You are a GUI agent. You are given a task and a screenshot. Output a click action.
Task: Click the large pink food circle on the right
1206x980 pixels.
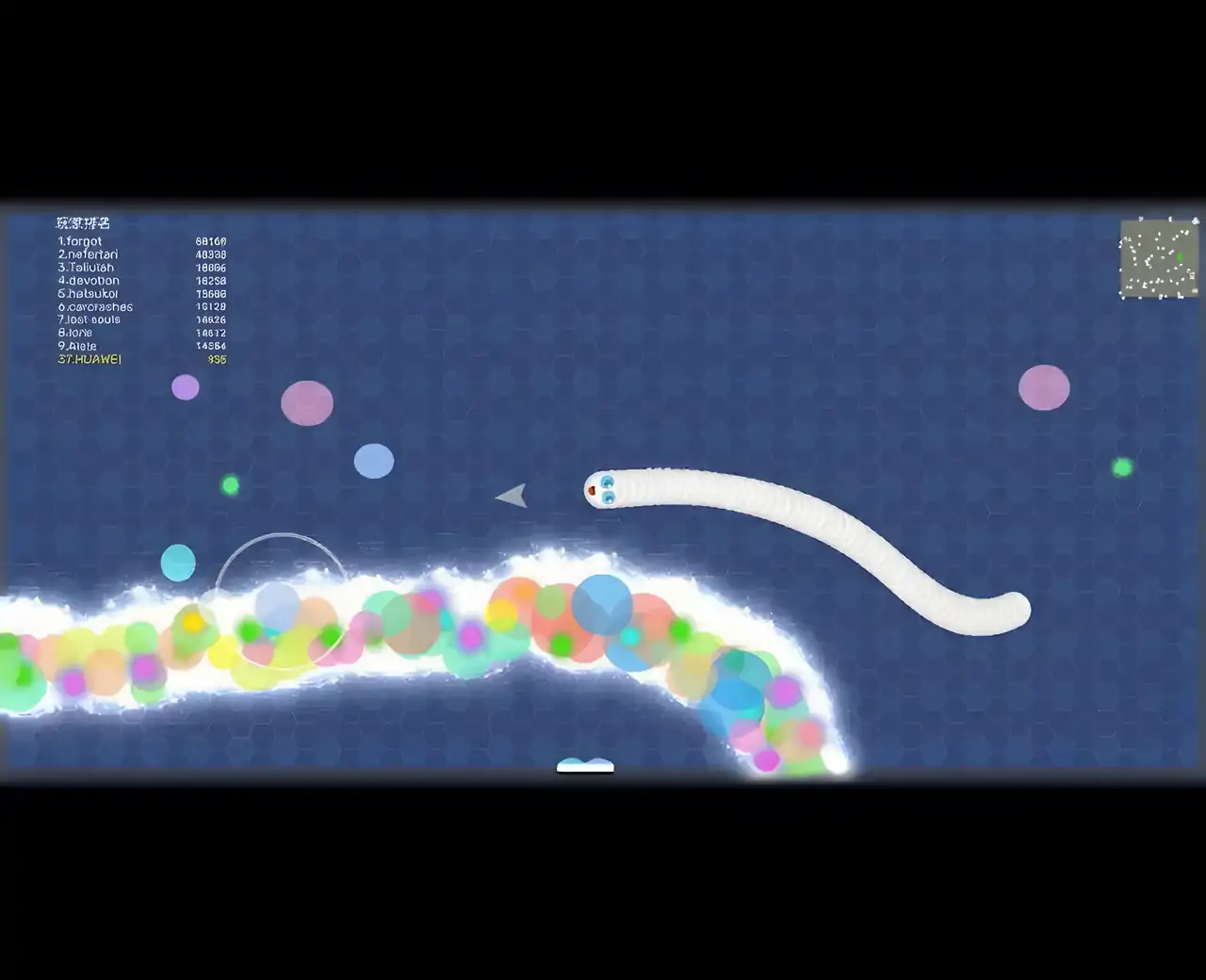coord(1043,387)
